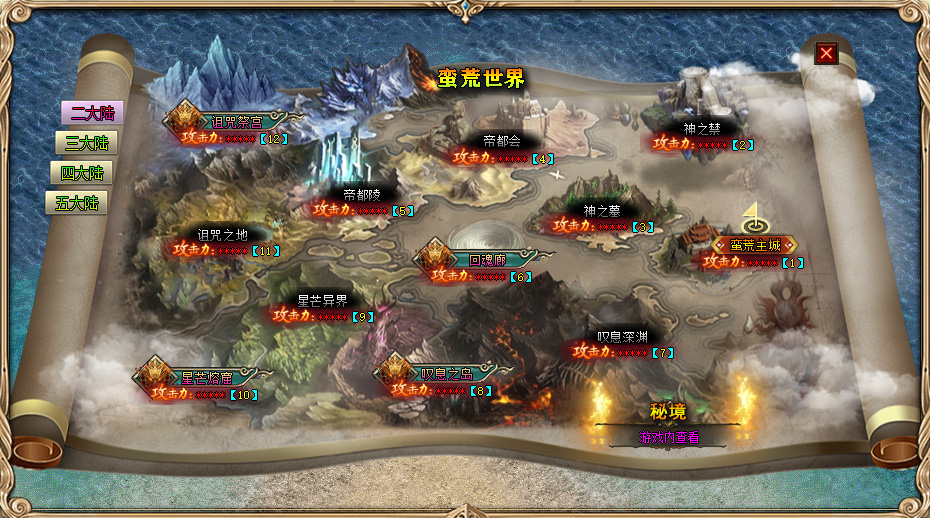
Task: Open the 三大陆 continent tab
Action: (x=86, y=143)
